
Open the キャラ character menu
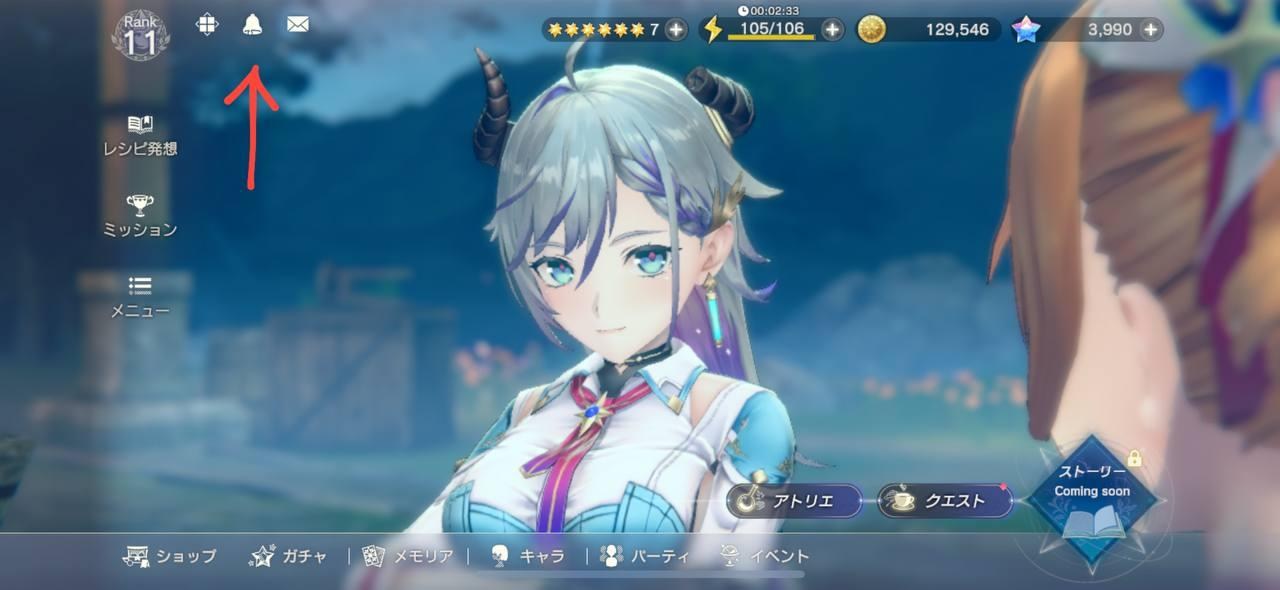tap(528, 556)
